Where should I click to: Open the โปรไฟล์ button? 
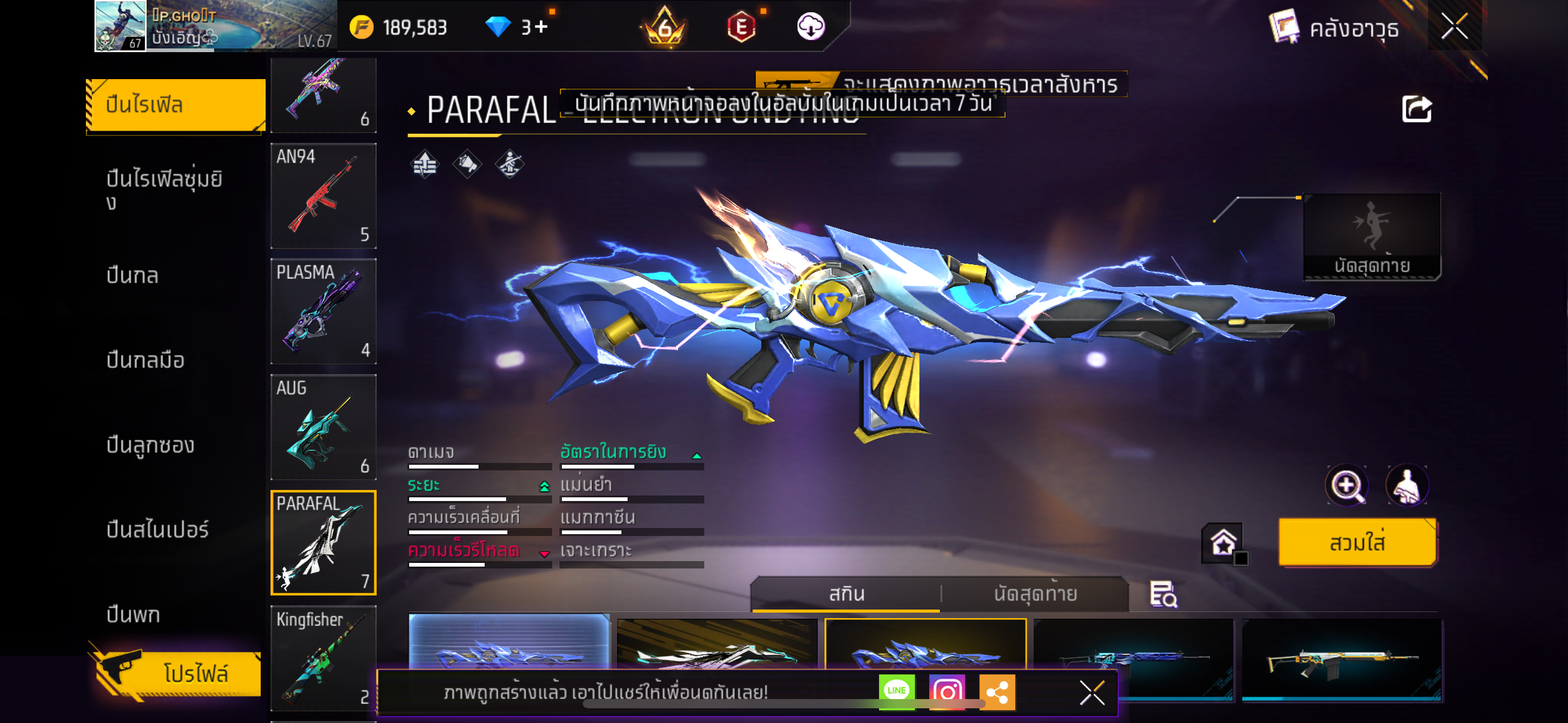tap(178, 673)
